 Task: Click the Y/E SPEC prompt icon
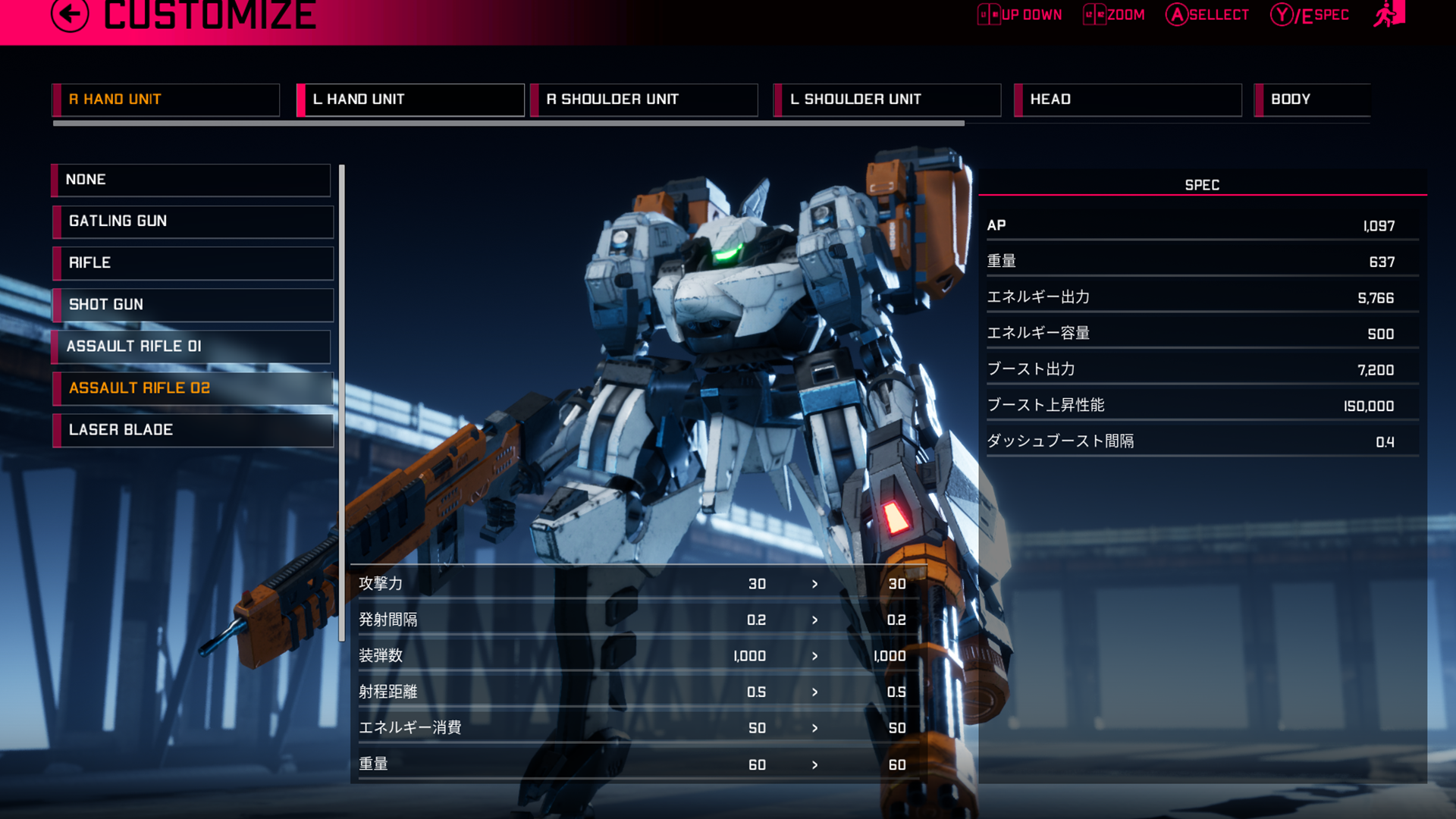(1282, 14)
